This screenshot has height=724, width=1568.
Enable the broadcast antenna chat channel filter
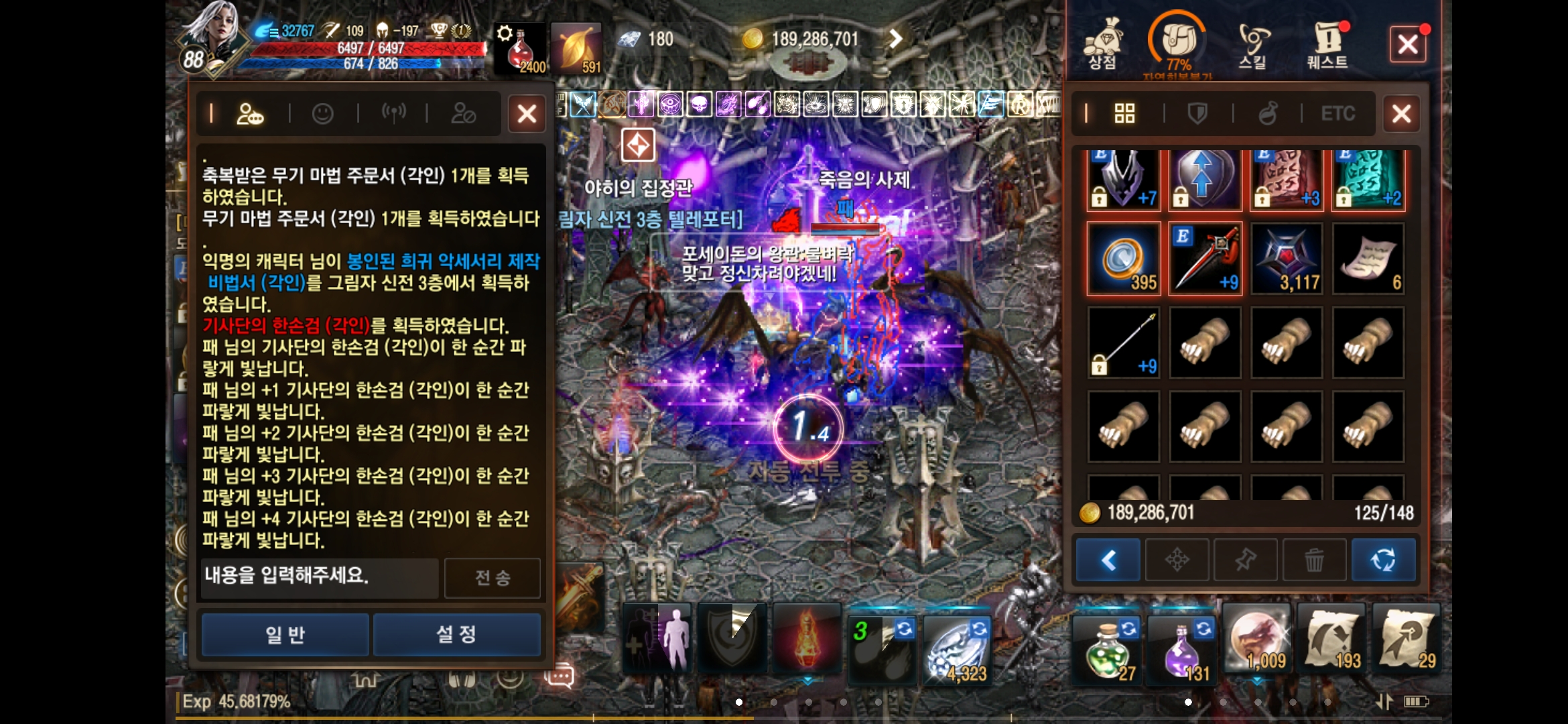click(x=395, y=113)
